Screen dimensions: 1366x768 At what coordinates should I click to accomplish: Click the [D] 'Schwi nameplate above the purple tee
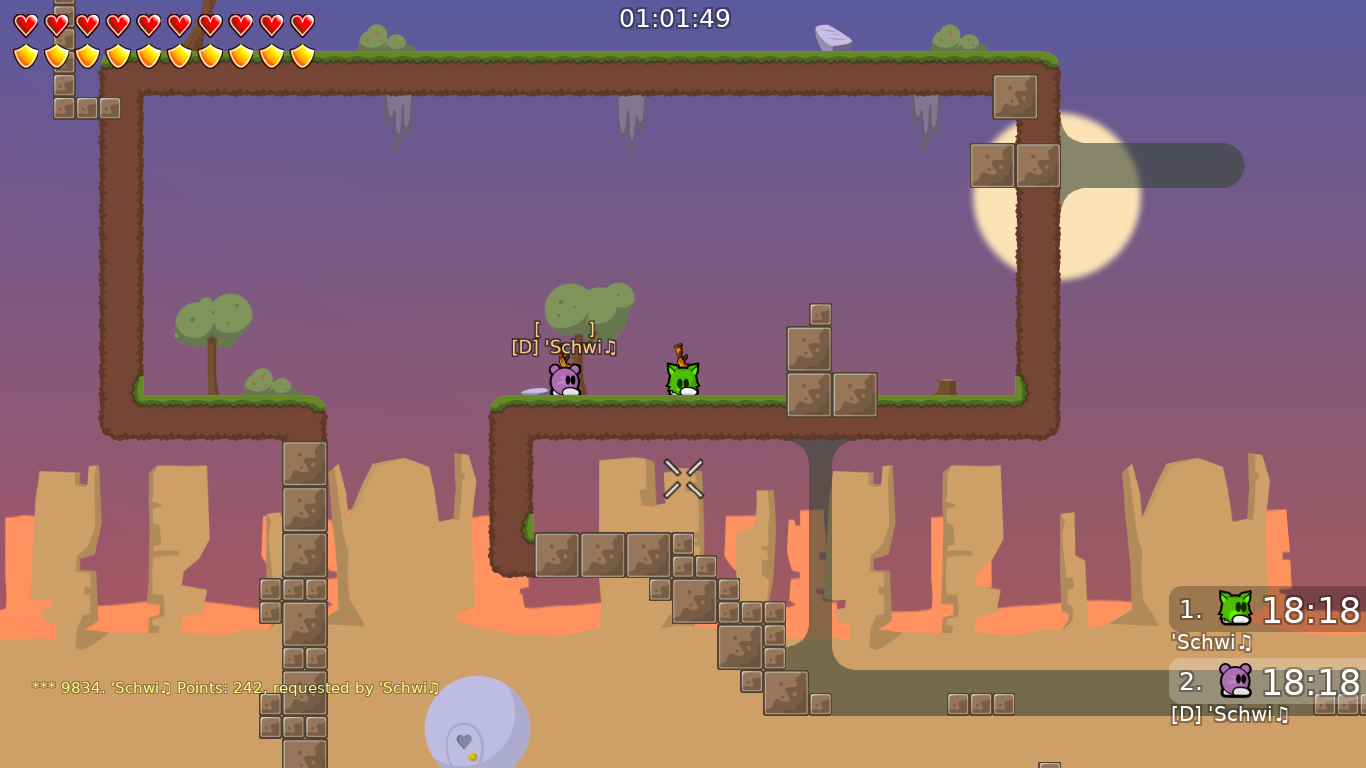pyautogui.click(x=563, y=347)
